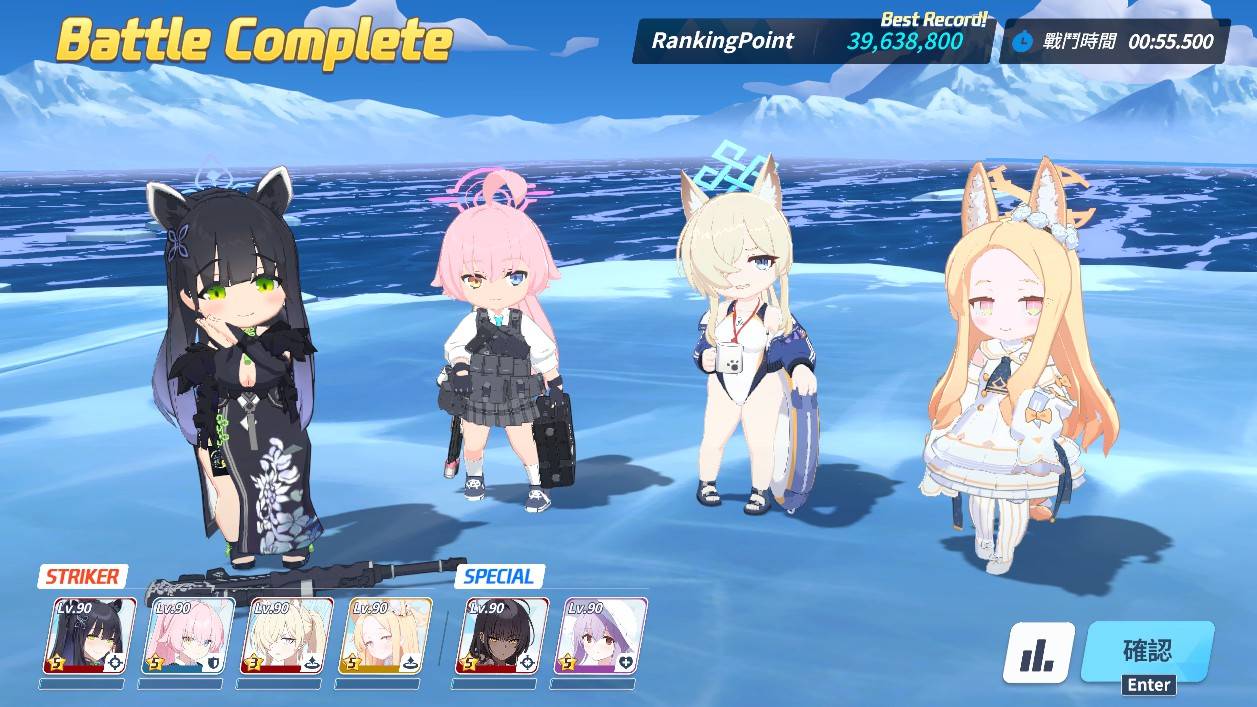Select the black-haired cat-eared striker portrait
This screenshot has height=707, width=1257.
click(x=88, y=636)
